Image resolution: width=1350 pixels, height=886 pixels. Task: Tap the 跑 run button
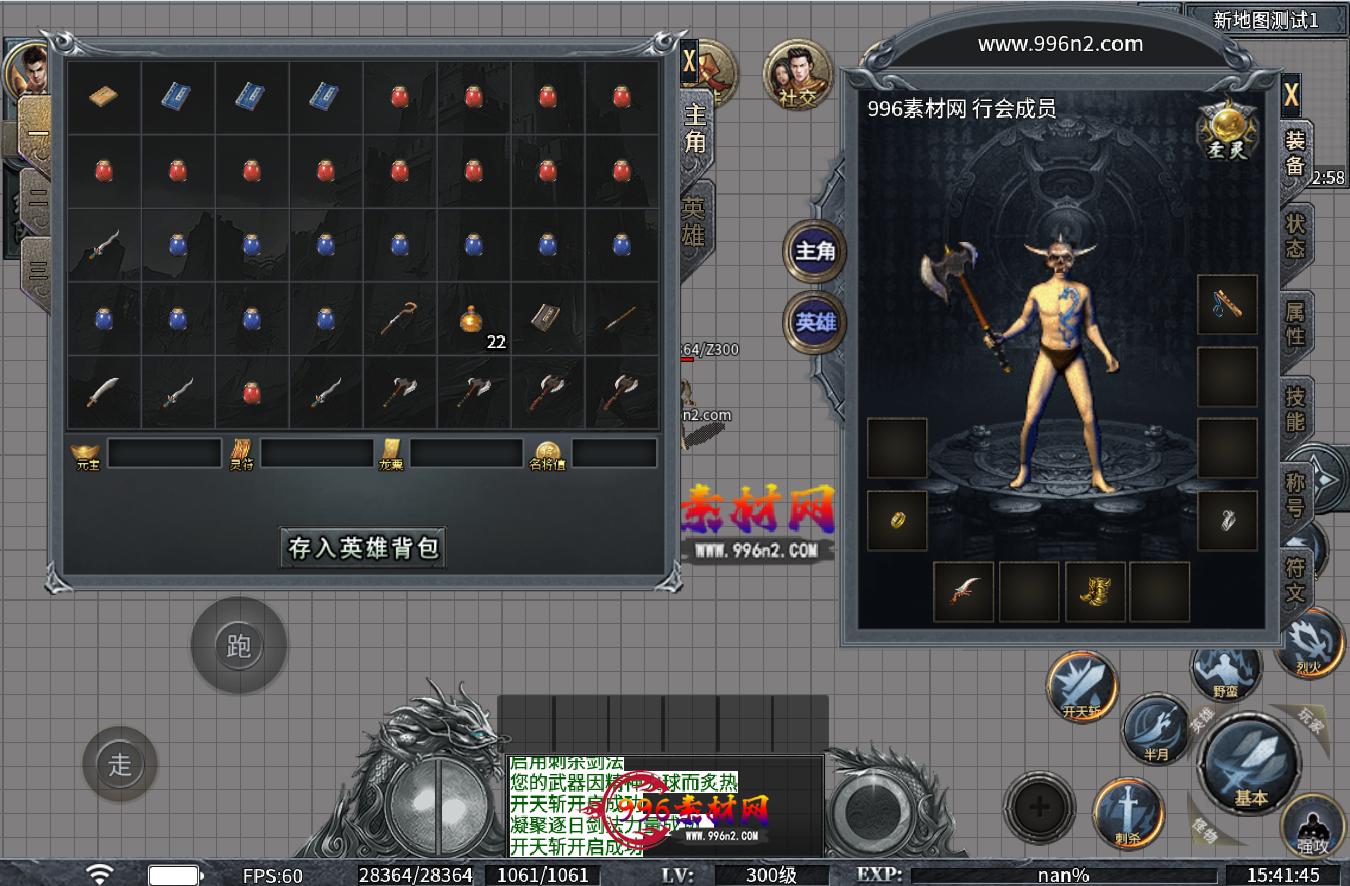(x=238, y=646)
